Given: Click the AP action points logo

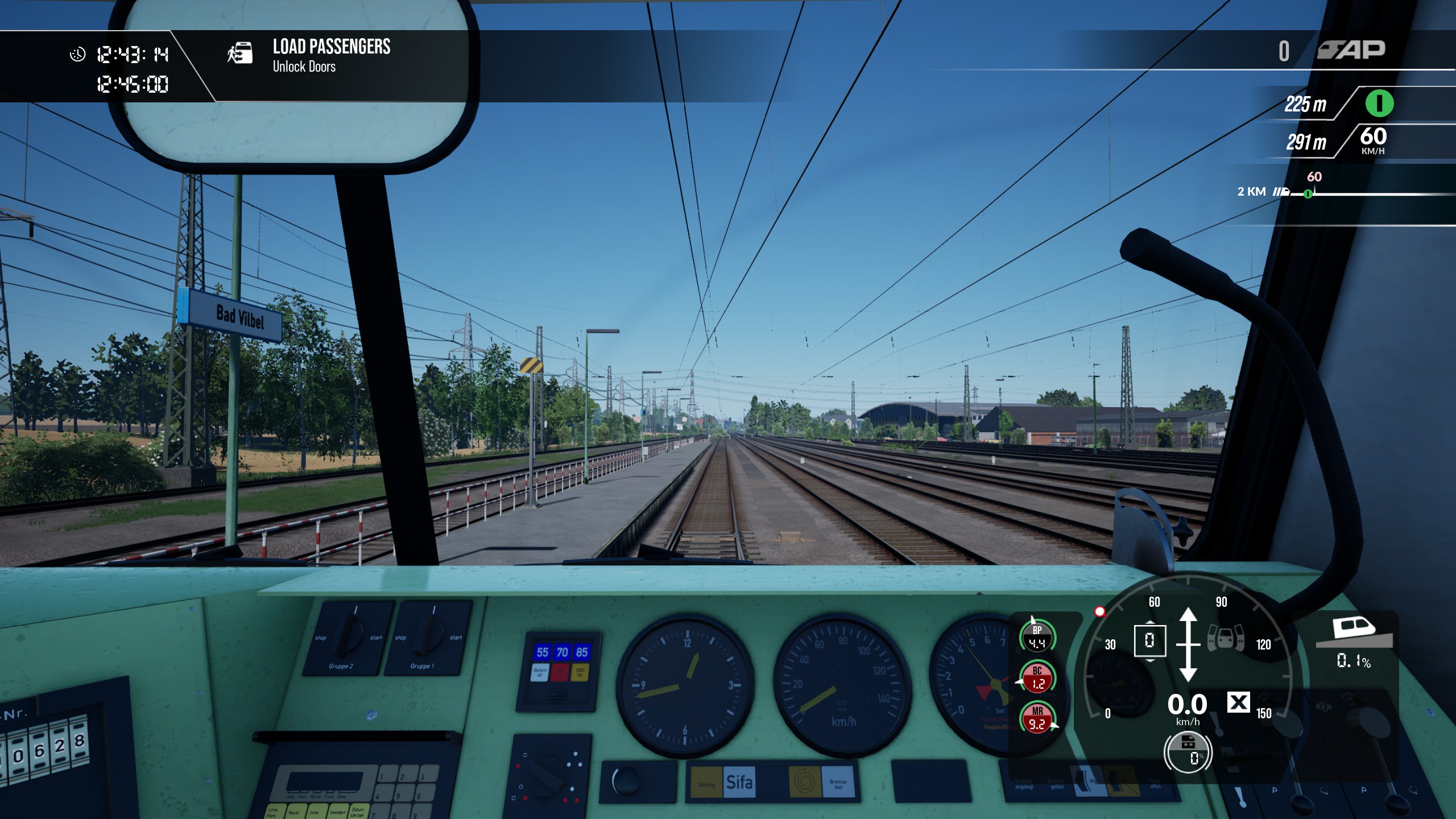Looking at the screenshot, I should click(1351, 50).
